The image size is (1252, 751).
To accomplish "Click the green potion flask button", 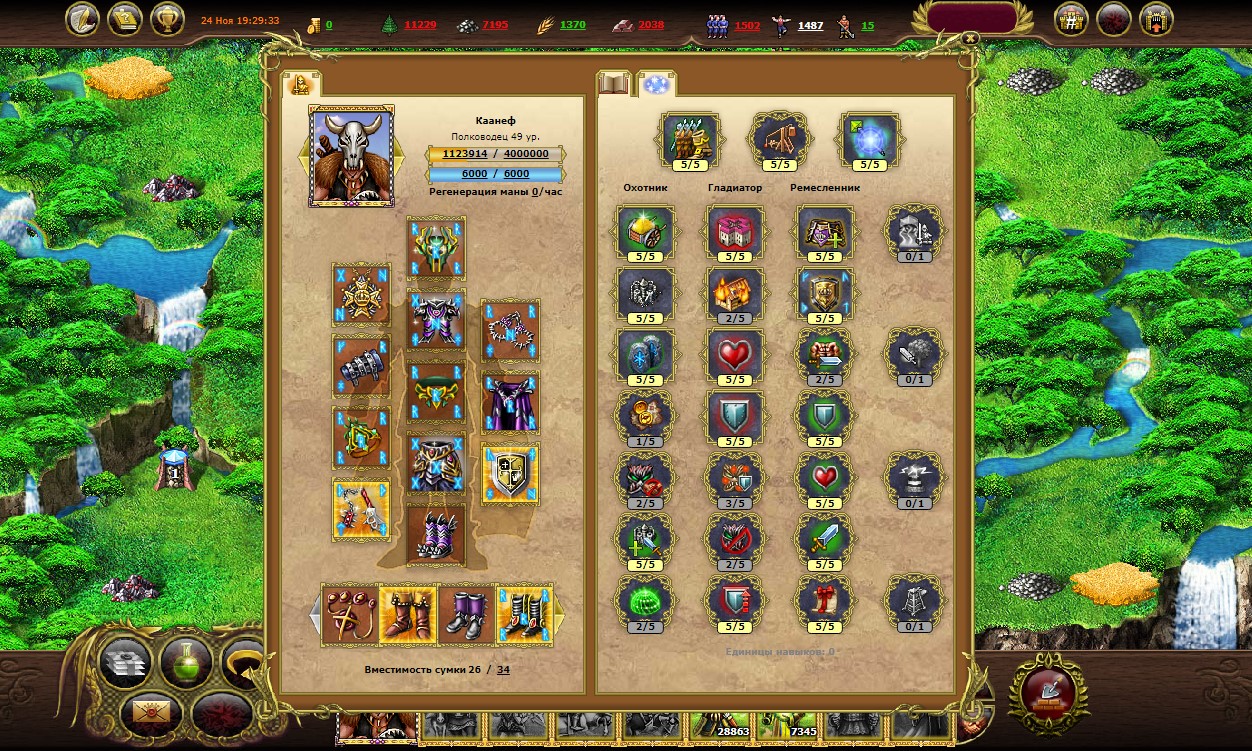I will 186,661.
